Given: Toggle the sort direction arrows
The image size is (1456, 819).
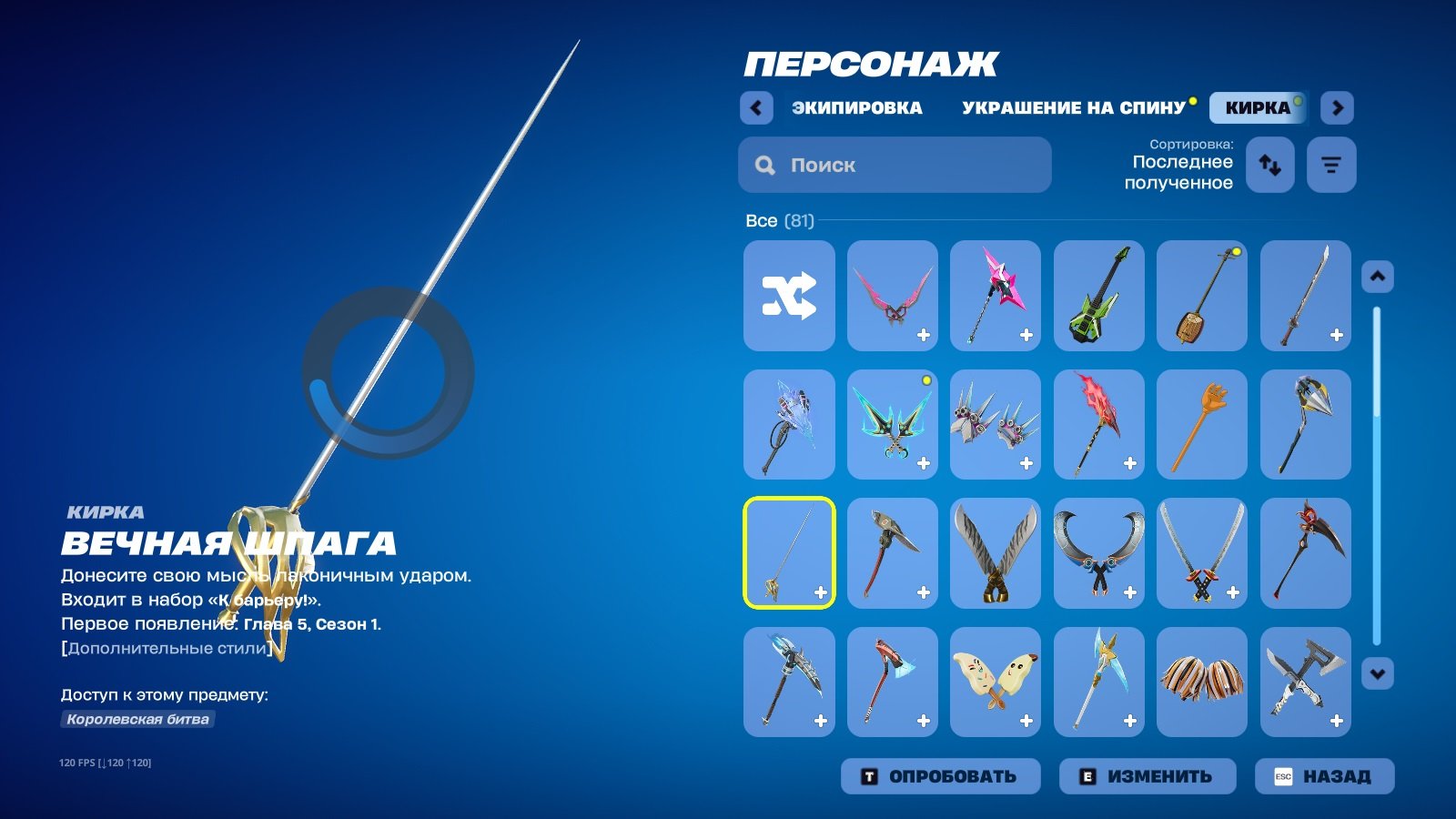Looking at the screenshot, I should point(1269,165).
